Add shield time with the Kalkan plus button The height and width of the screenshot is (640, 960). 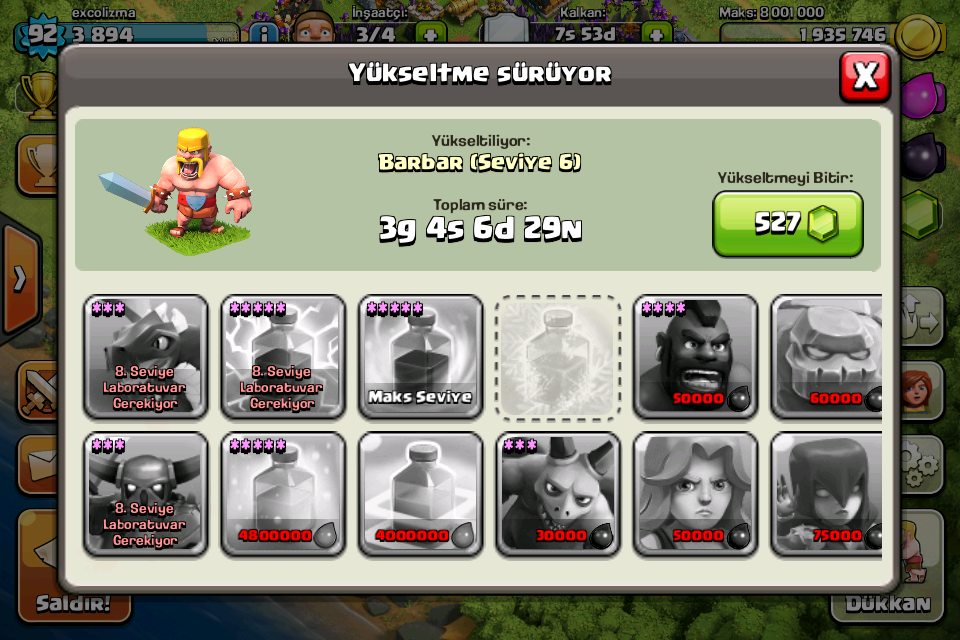tap(656, 35)
